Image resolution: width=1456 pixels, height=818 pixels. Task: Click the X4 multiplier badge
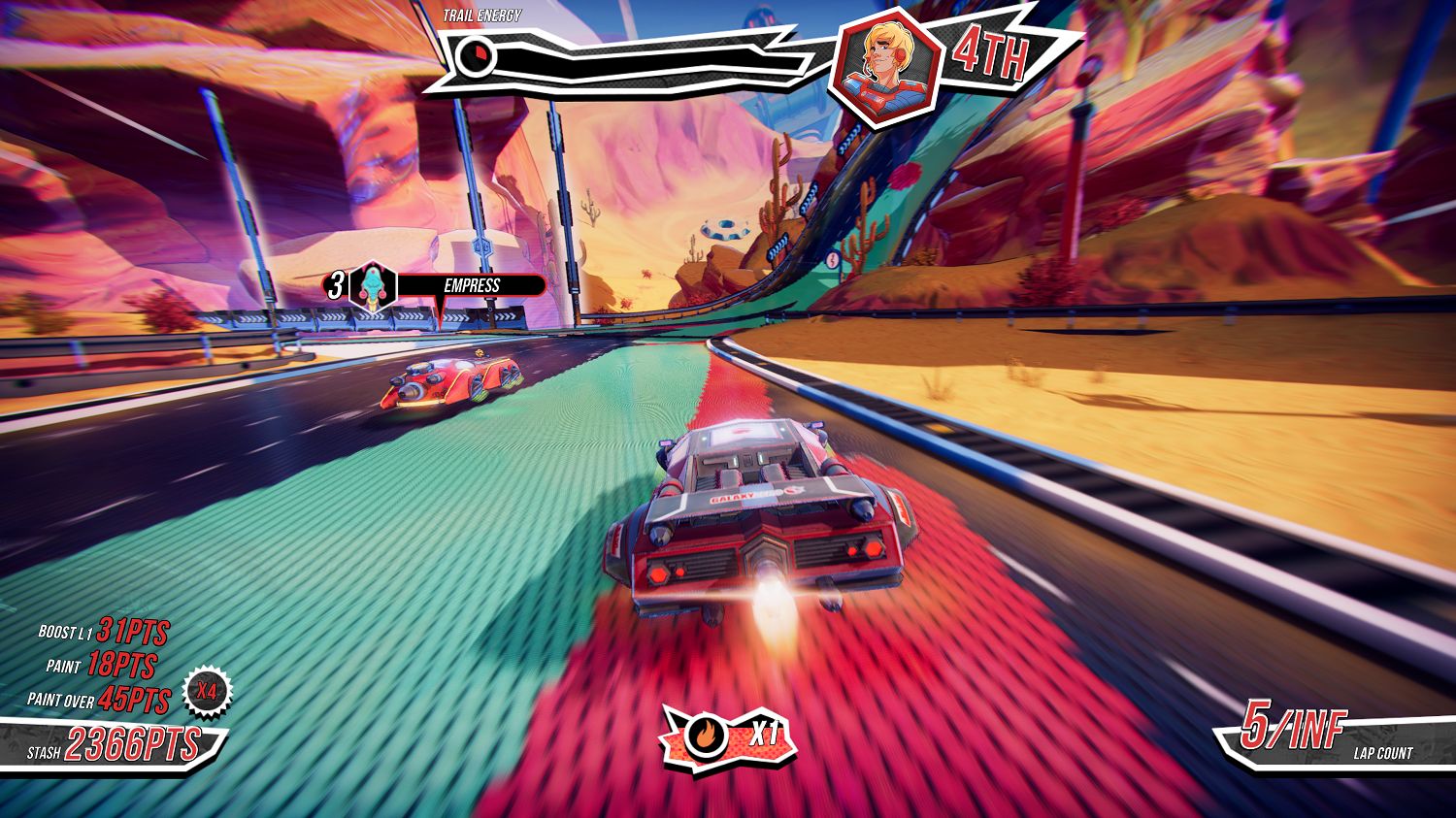point(207,692)
